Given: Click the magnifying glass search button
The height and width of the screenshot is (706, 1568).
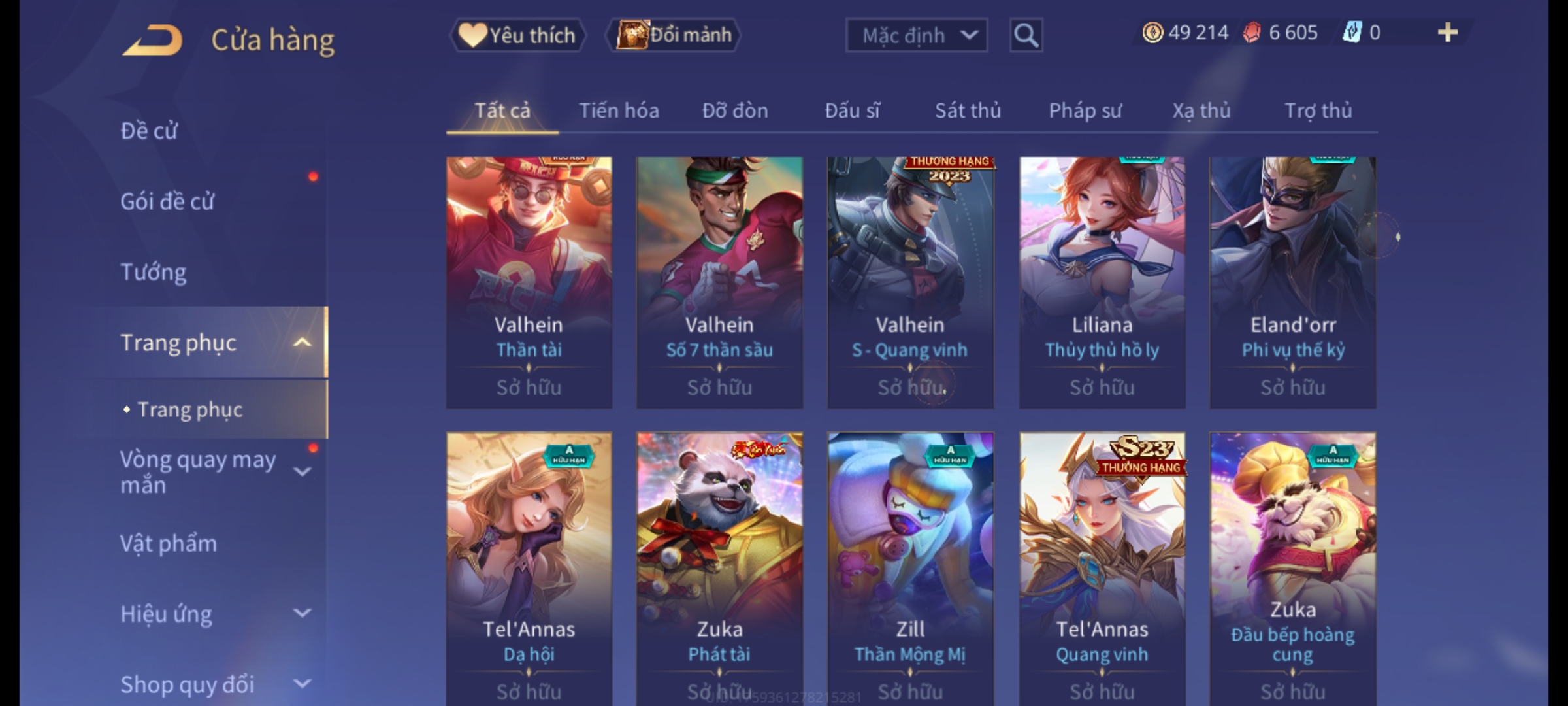Looking at the screenshot, I should 1026,35.
